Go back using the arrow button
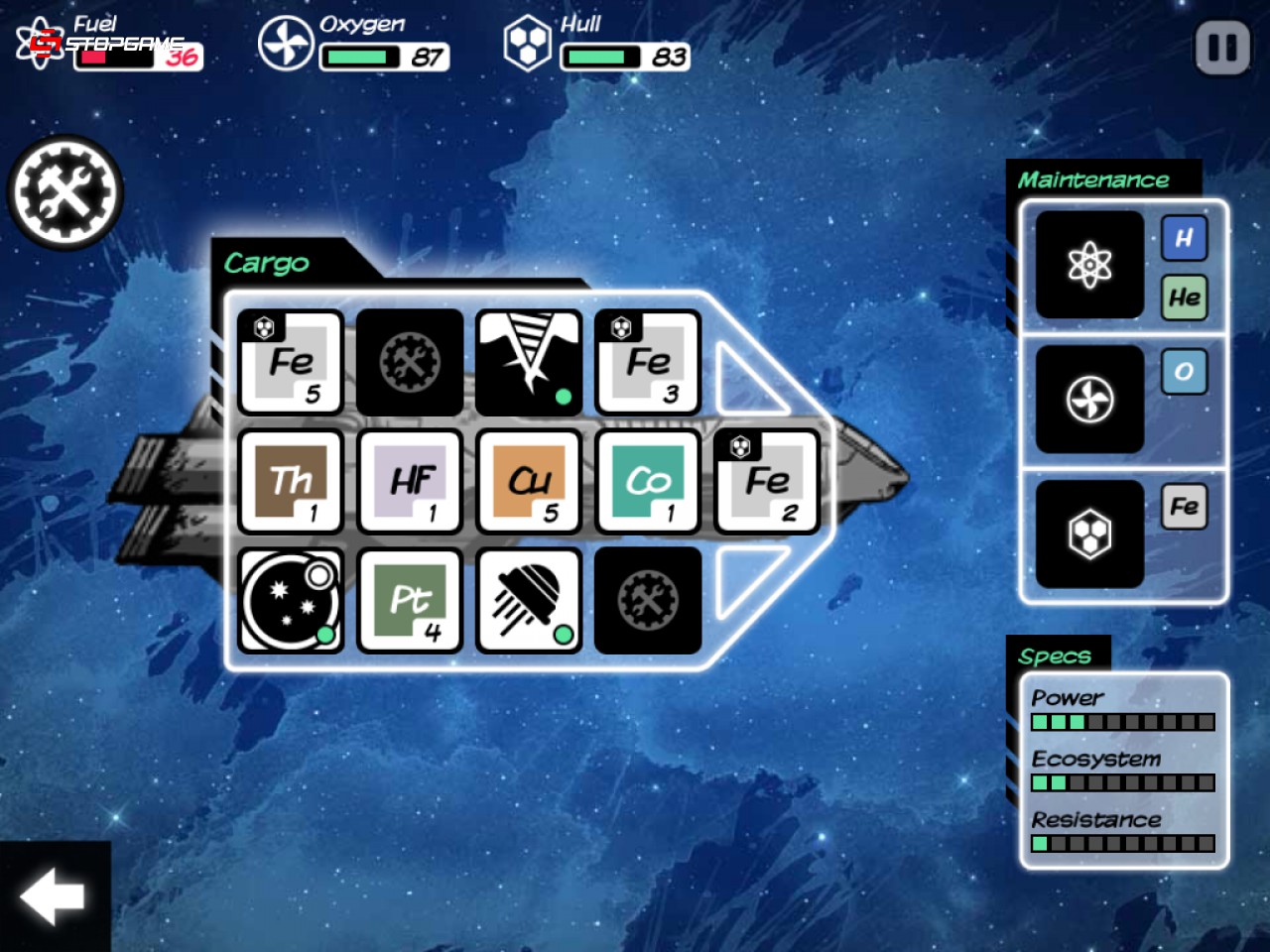The height and width of the screenshot is (952, 1270). (x=52, y=898)
